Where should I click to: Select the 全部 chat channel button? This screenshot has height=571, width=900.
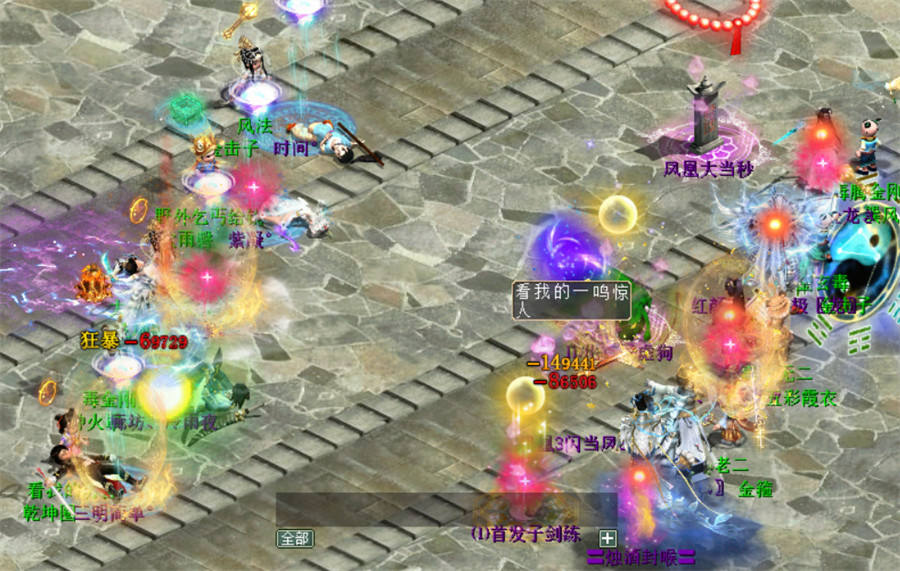point(295,538)
